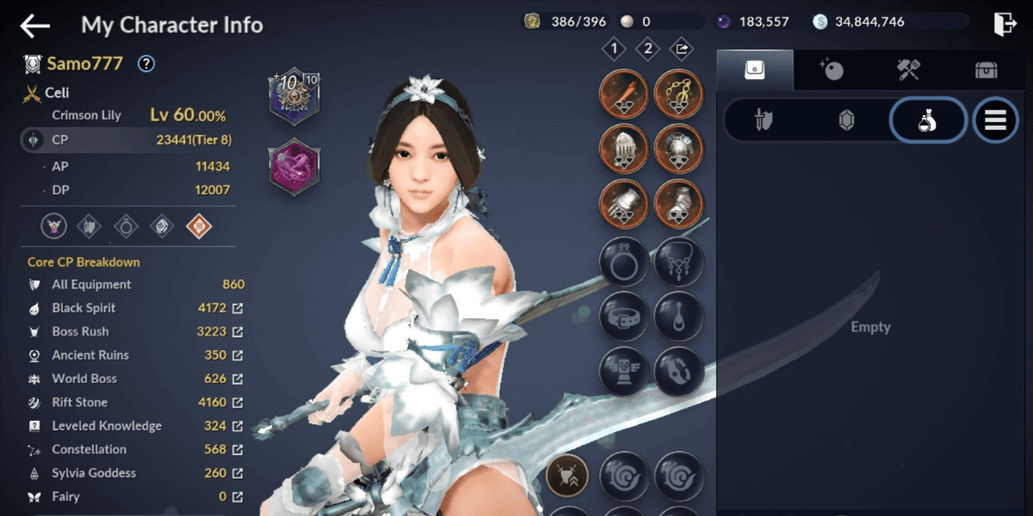Switch to the hammer and tools tab
The height and width of the screenshot is (516, 1033).
908,70
